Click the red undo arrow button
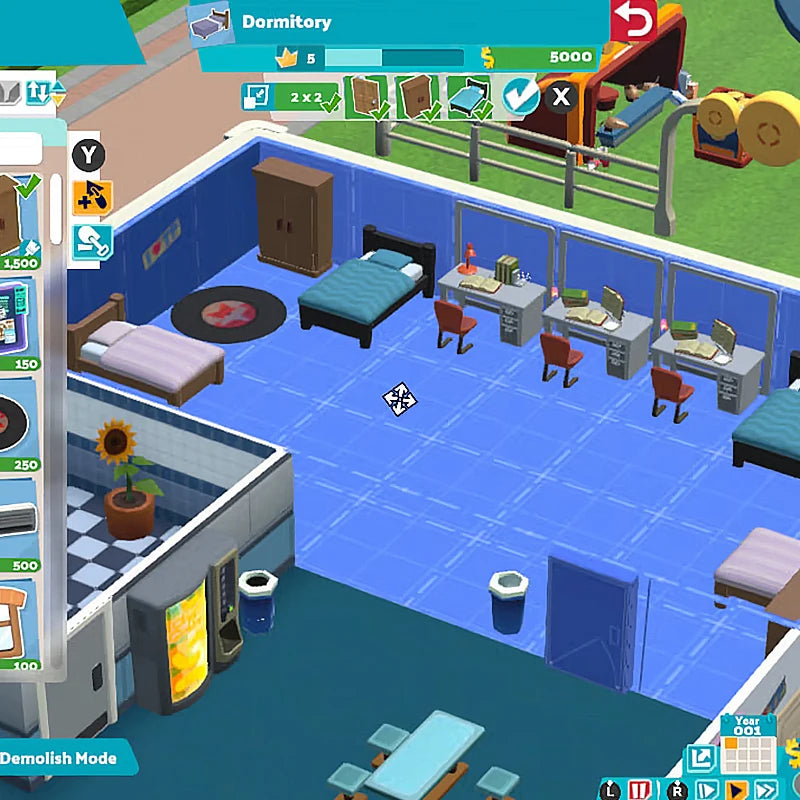The image size is (800, 800). (632, 22)
